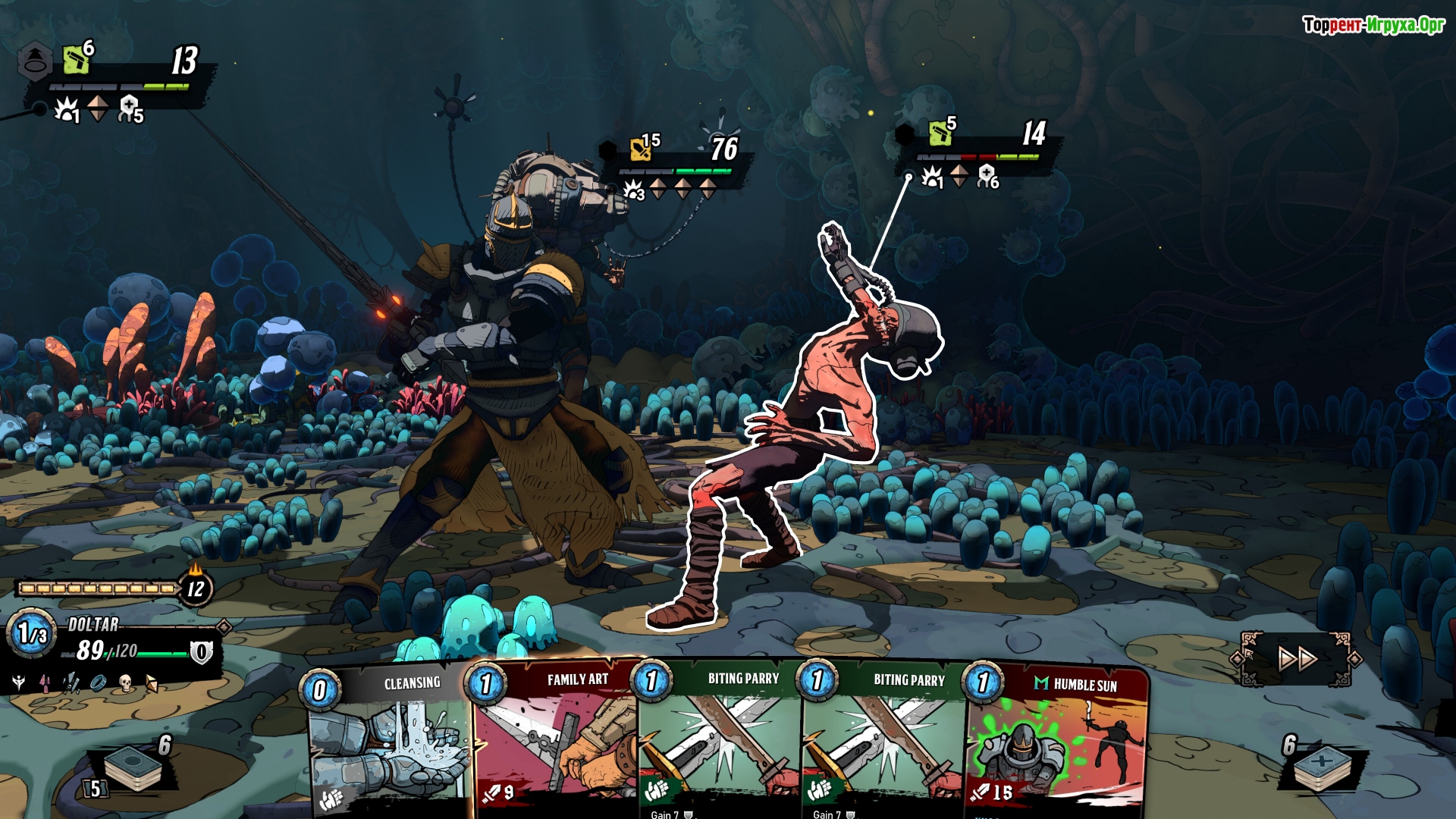Inspect the white winged emblem relic
This screenshot has height=819, width=1456.
pos(19,683)
